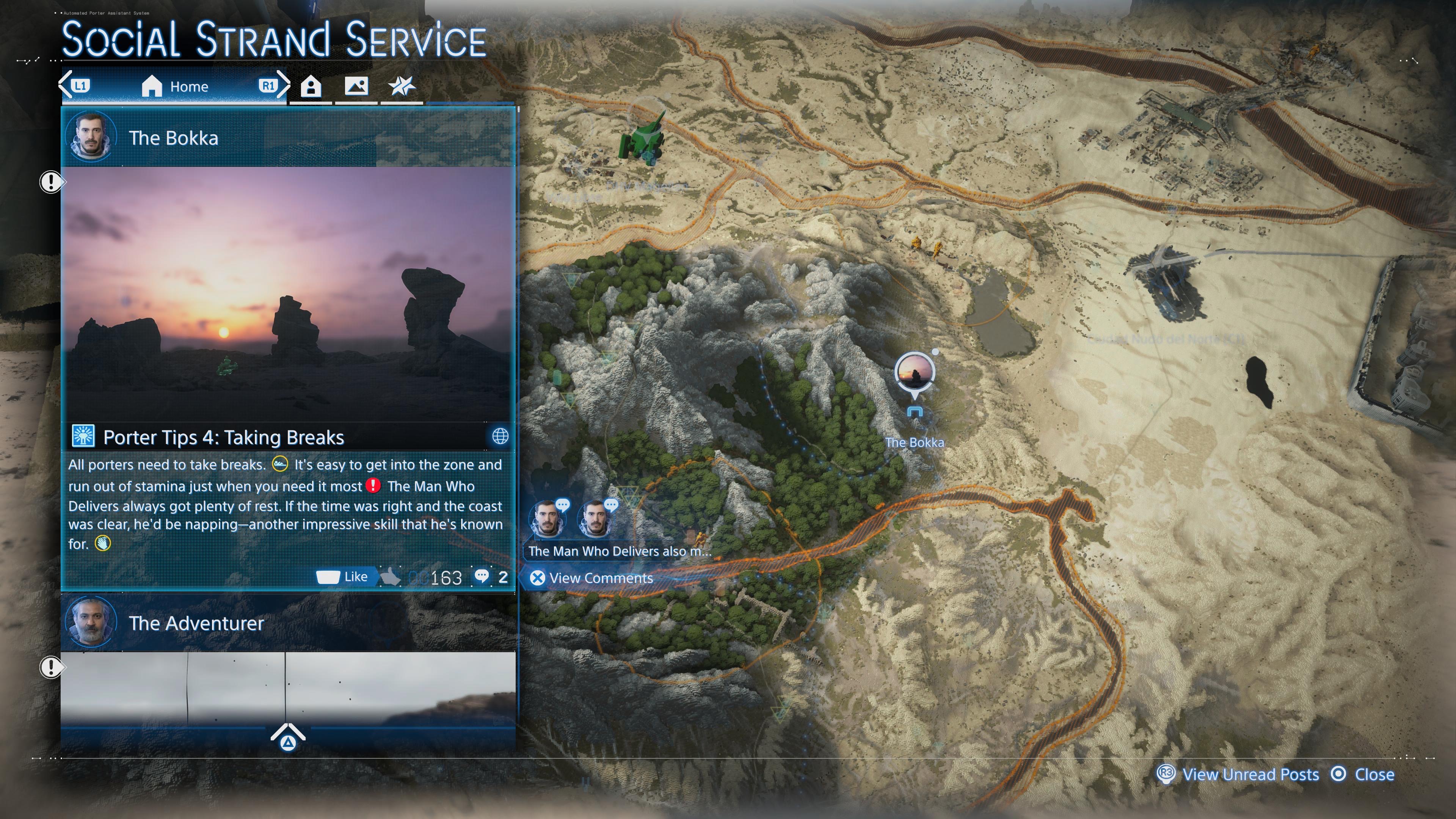Click the globe icon beside the post title
This screenshot has height=819, width=1456.
coord(500,436)
